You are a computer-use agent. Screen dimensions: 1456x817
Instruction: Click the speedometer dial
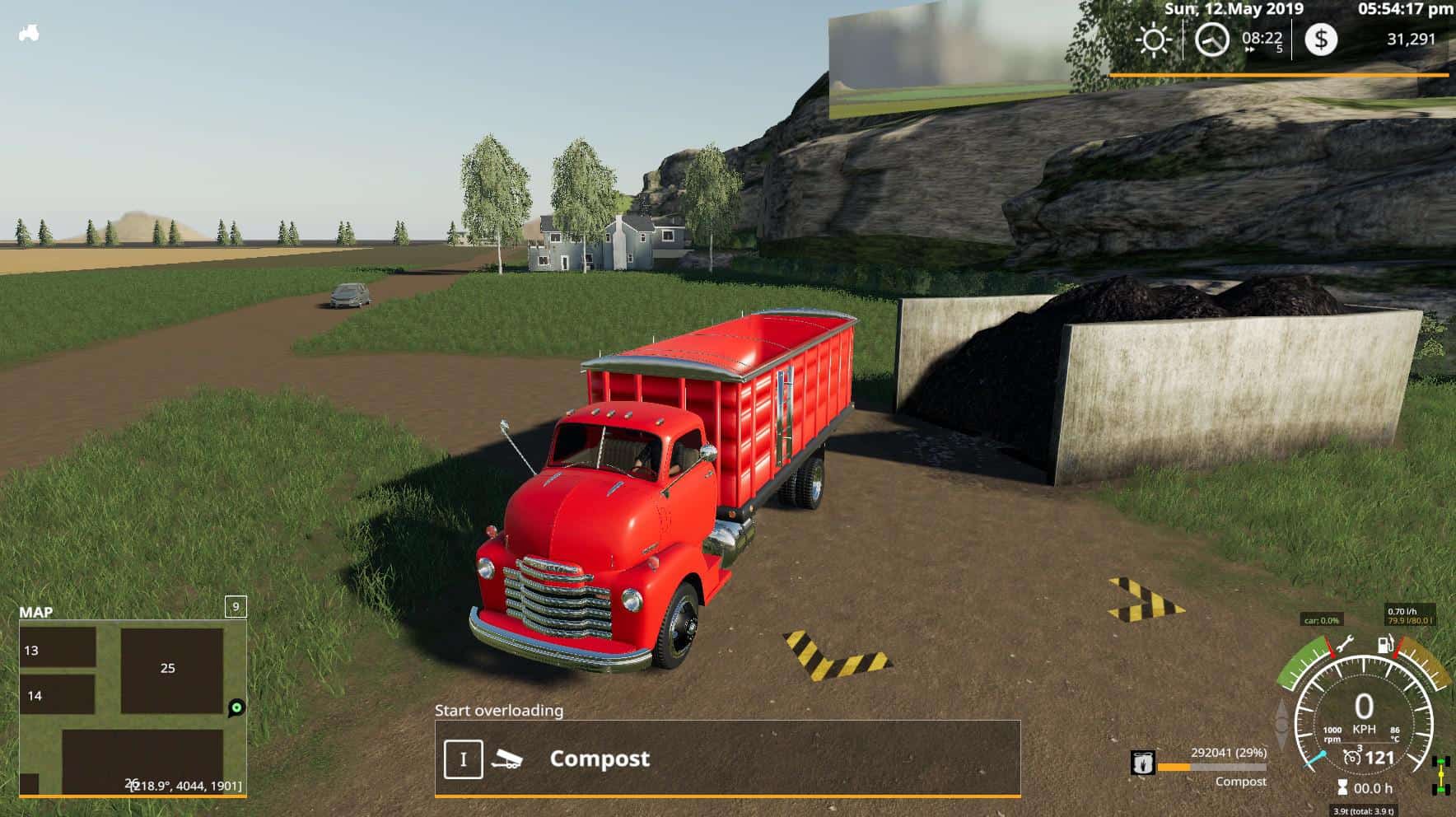pos(1364,717)
